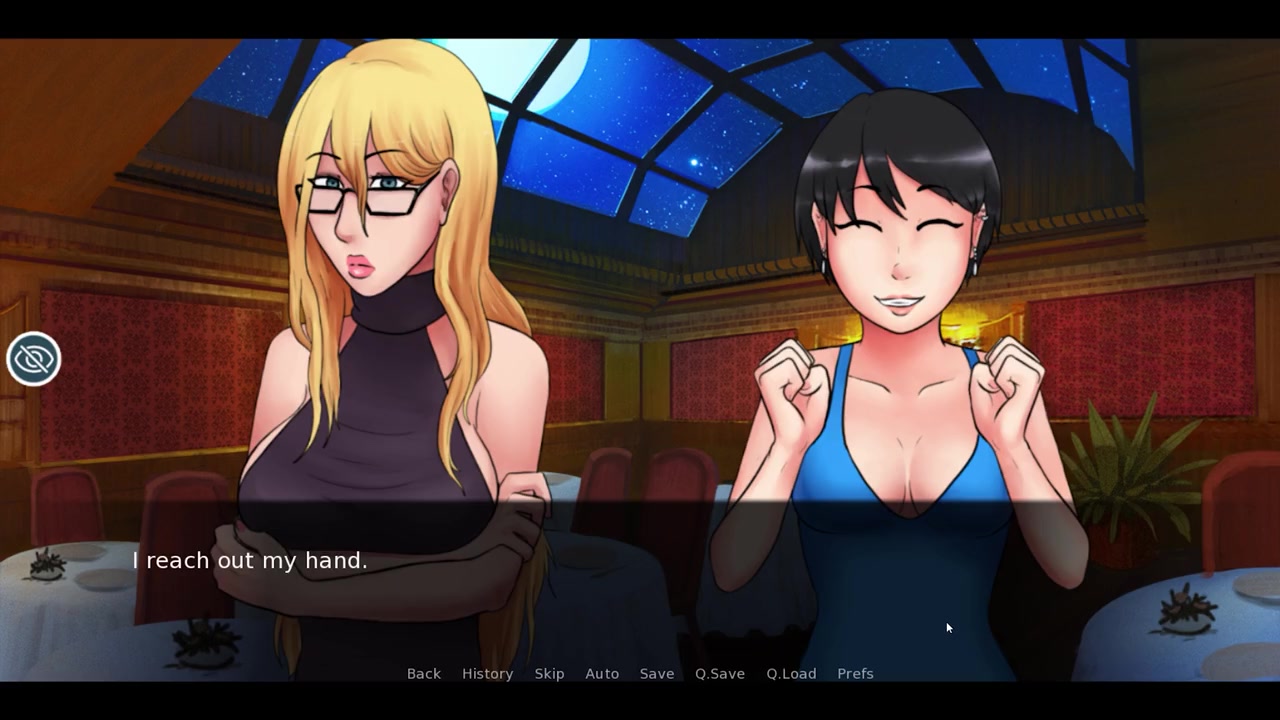Activate Skip to fast-forward dialogue
The height and width of the screenshot is (720, 1280).
click(x=549, y=674)
